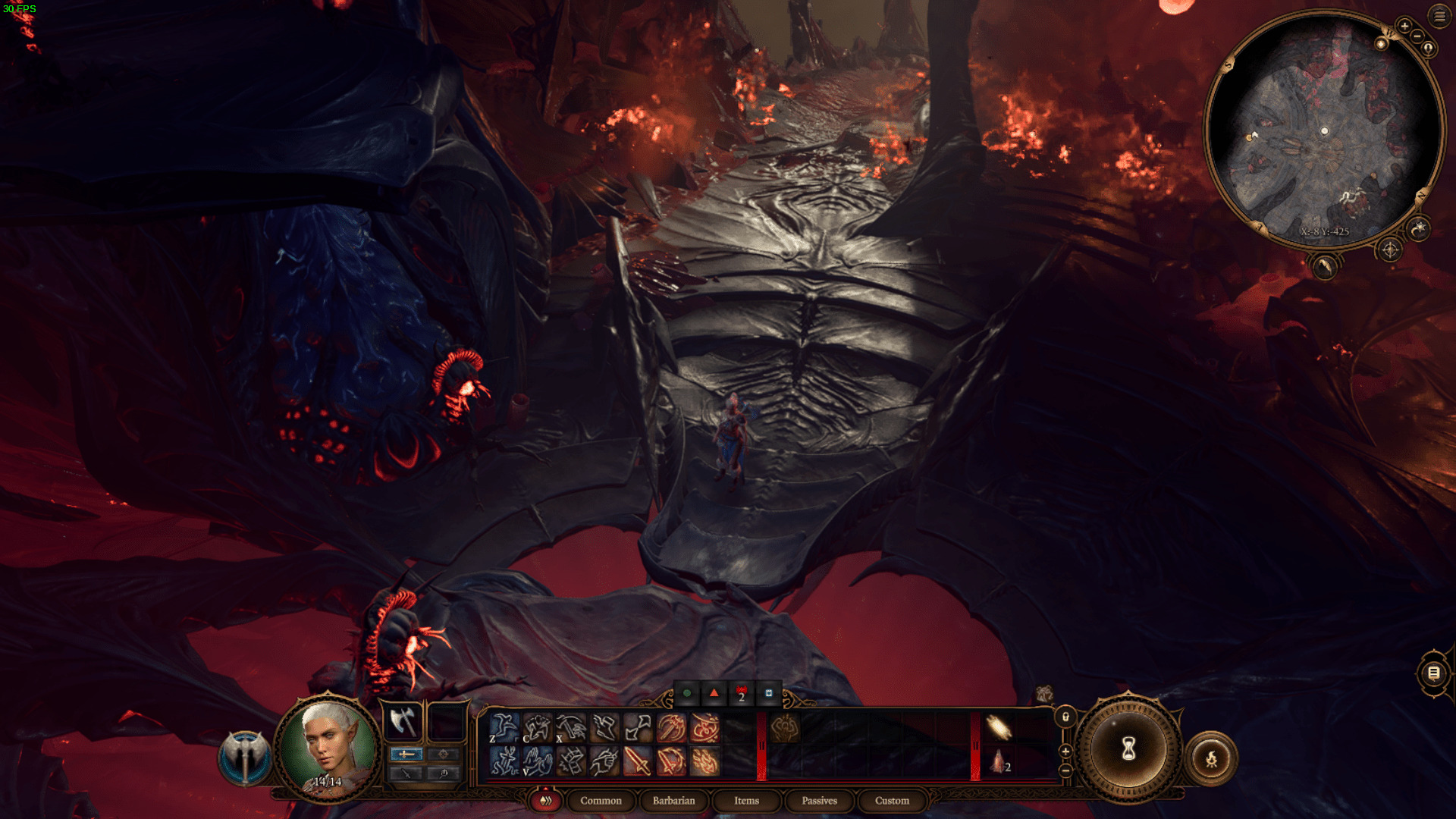
Task: Select the Passives tab
Action: point(819,801)
